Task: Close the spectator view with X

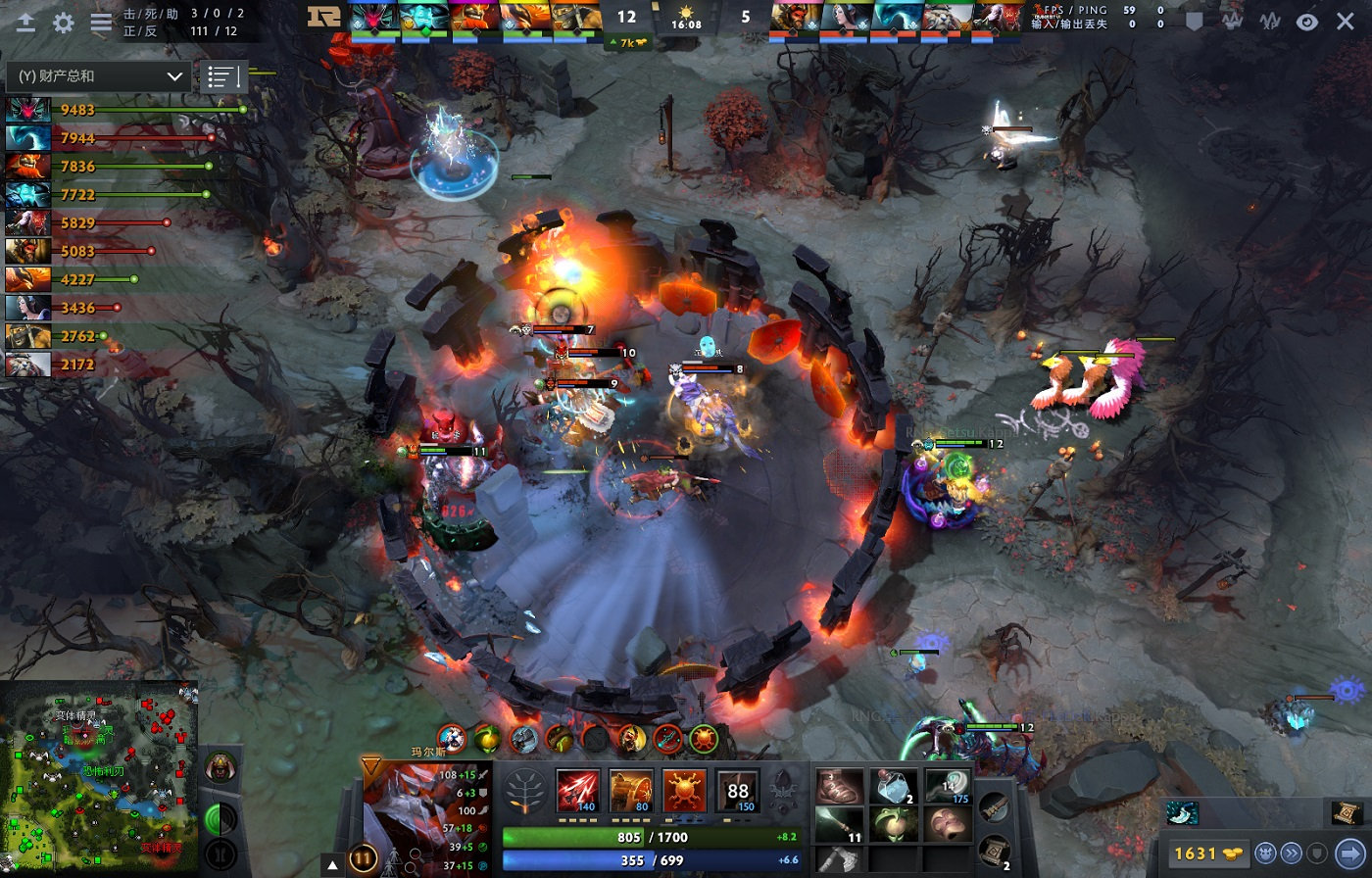Action: (x=1346, y=22)
